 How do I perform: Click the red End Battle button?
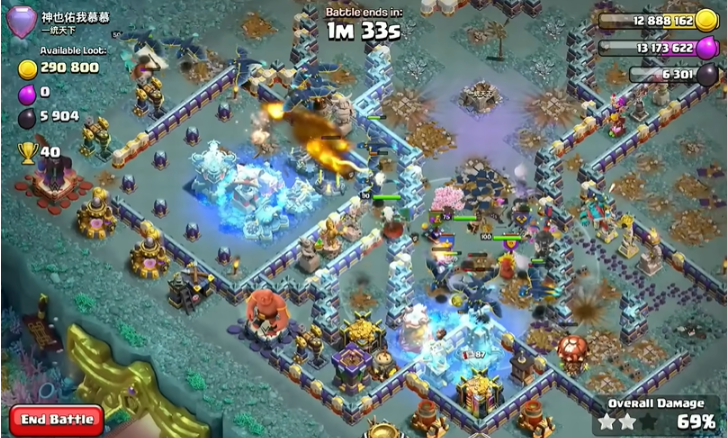(56, 419)
